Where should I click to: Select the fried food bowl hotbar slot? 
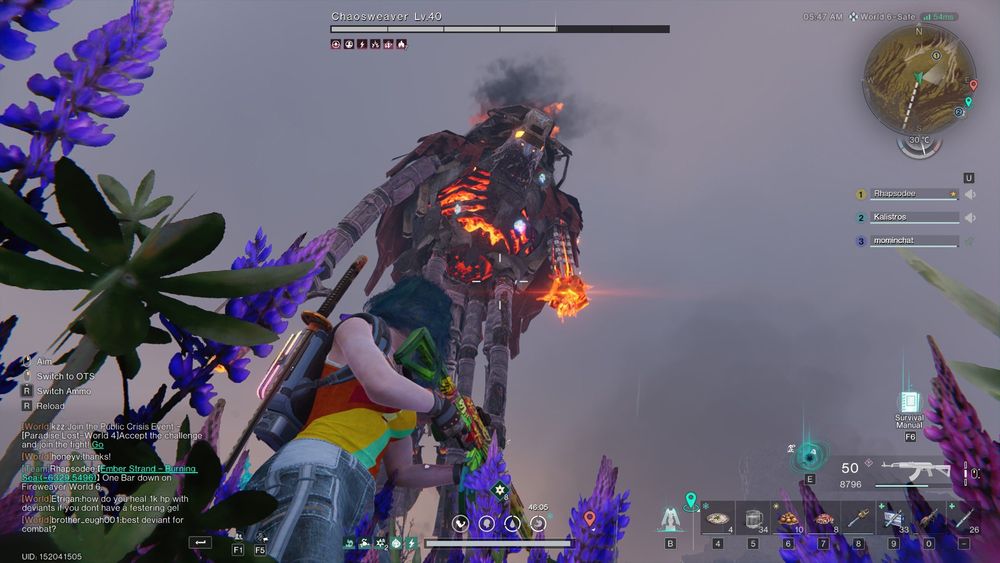click(x=788, y=518)
